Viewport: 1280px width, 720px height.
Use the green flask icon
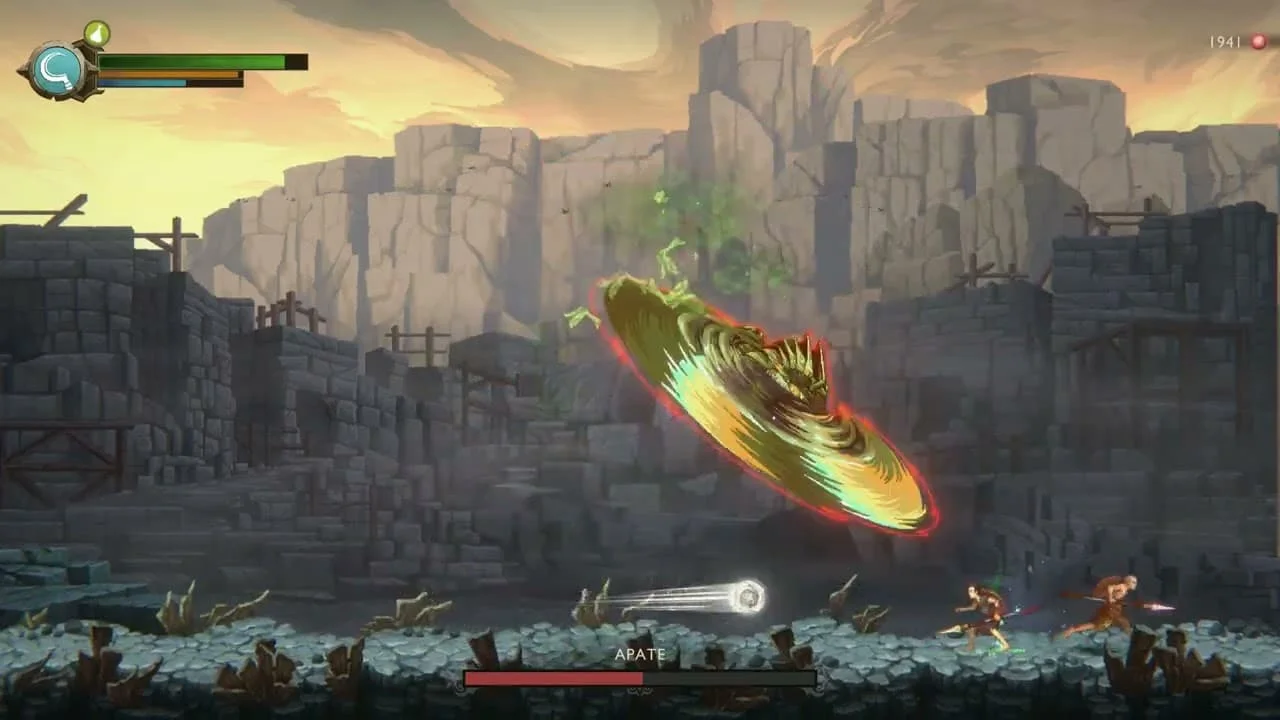(97, 34)
